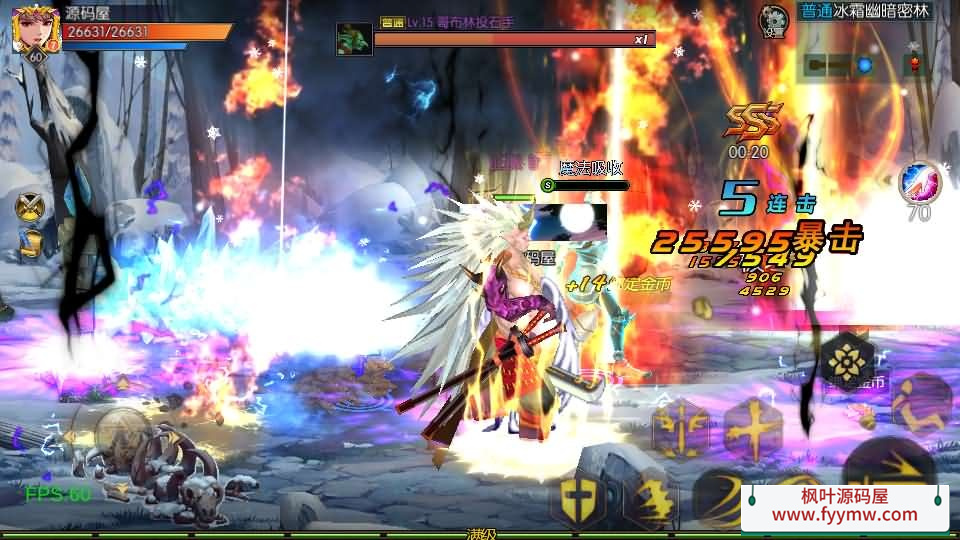Open the settings gear button
This screenshot has height=540, width=960.
pyautogui.click(x=773, y=21)
